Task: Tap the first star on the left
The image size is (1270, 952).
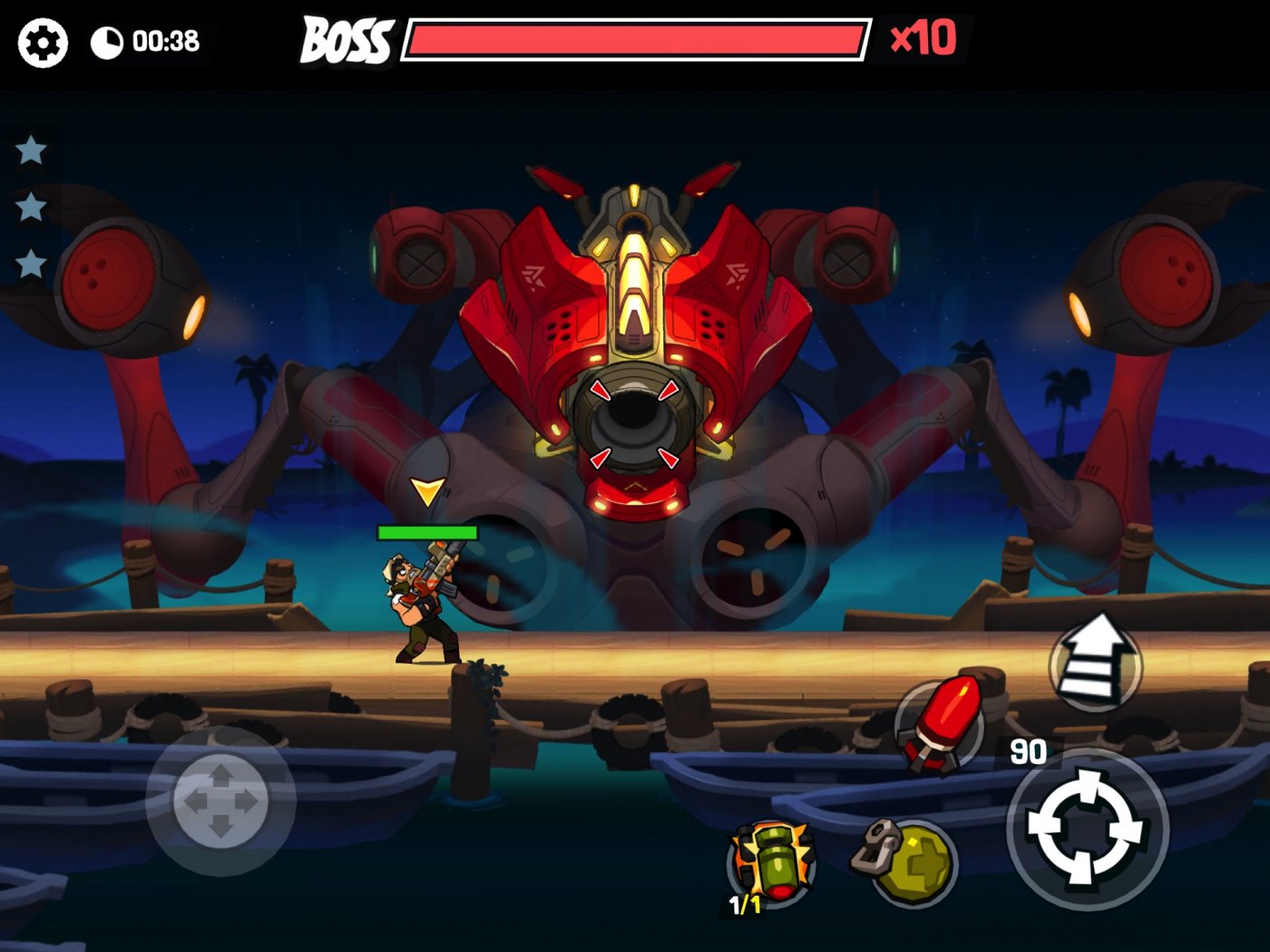Action: (x=32, y=150)
